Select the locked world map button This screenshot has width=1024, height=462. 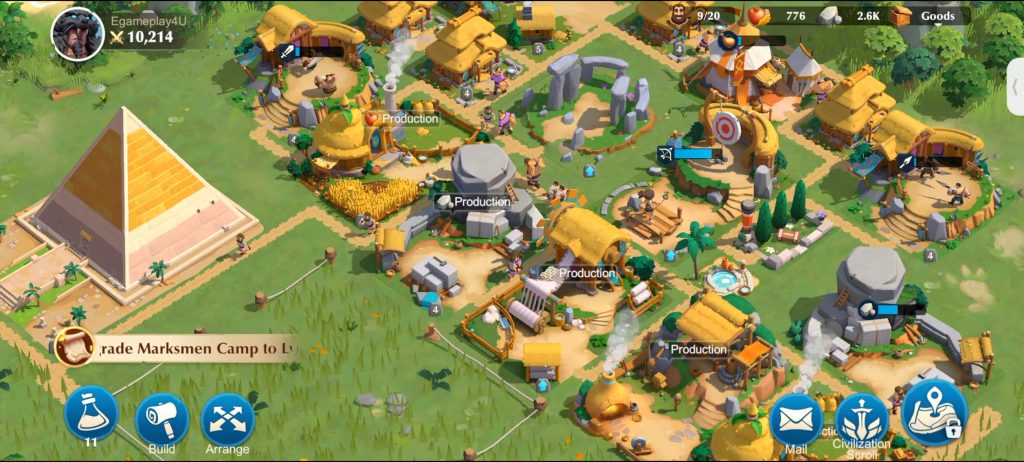coord(934,412)
